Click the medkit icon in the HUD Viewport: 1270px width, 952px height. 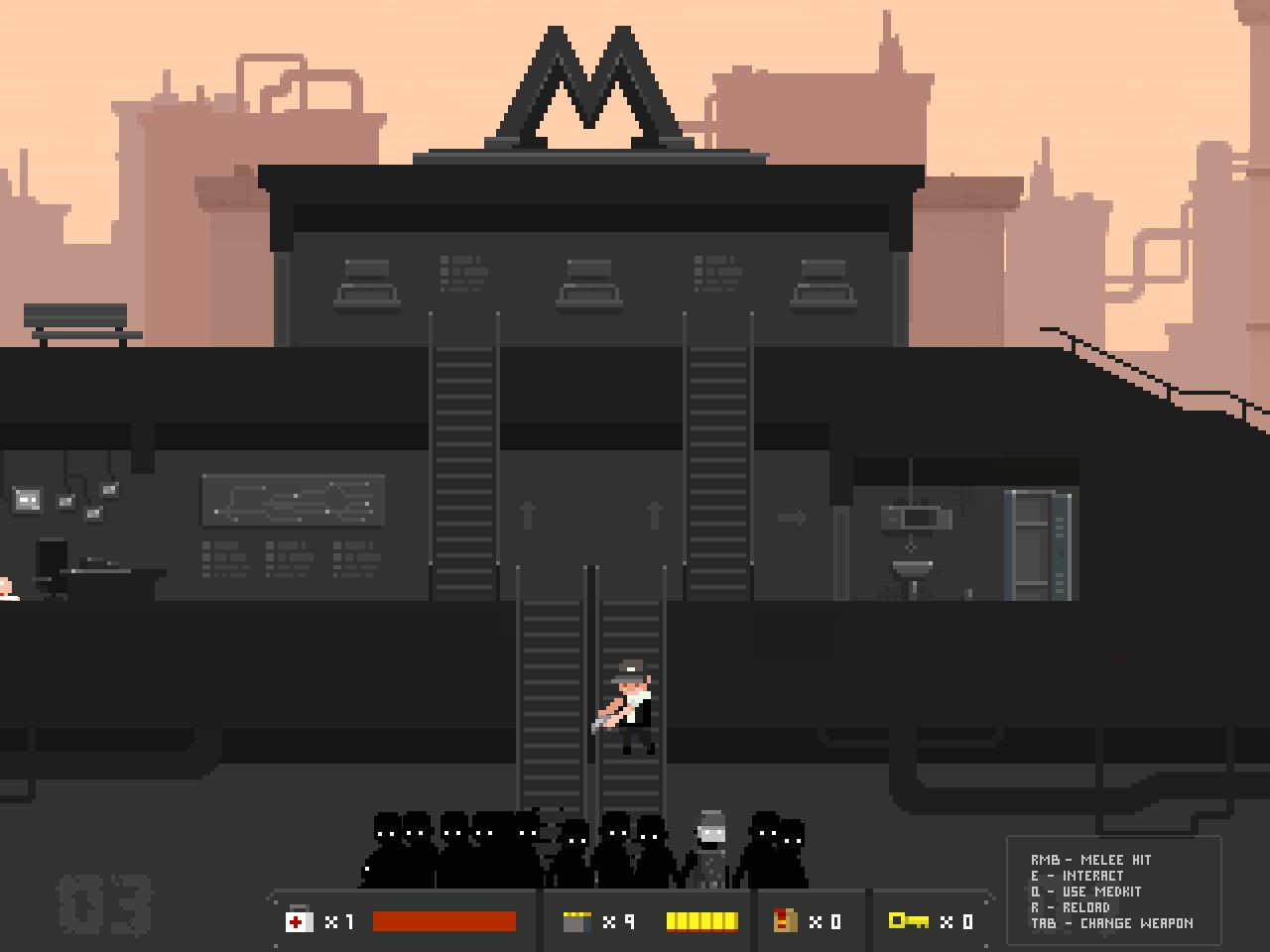(297, 922)
